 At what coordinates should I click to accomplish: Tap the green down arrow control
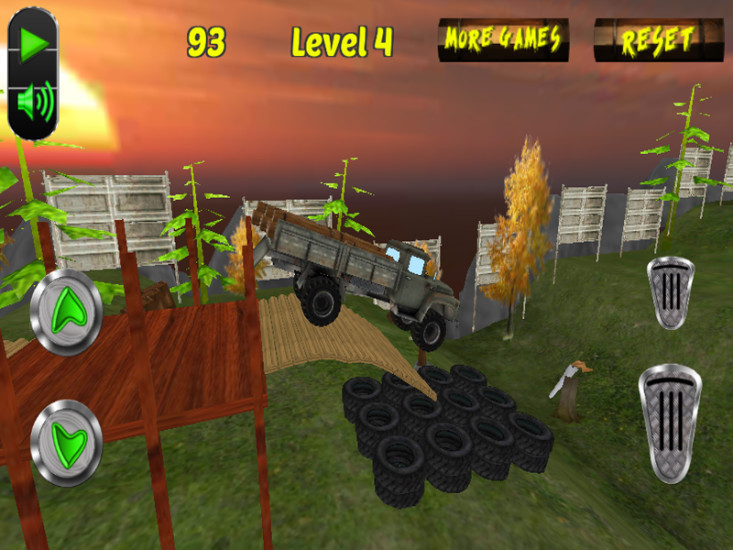point(66,441)
